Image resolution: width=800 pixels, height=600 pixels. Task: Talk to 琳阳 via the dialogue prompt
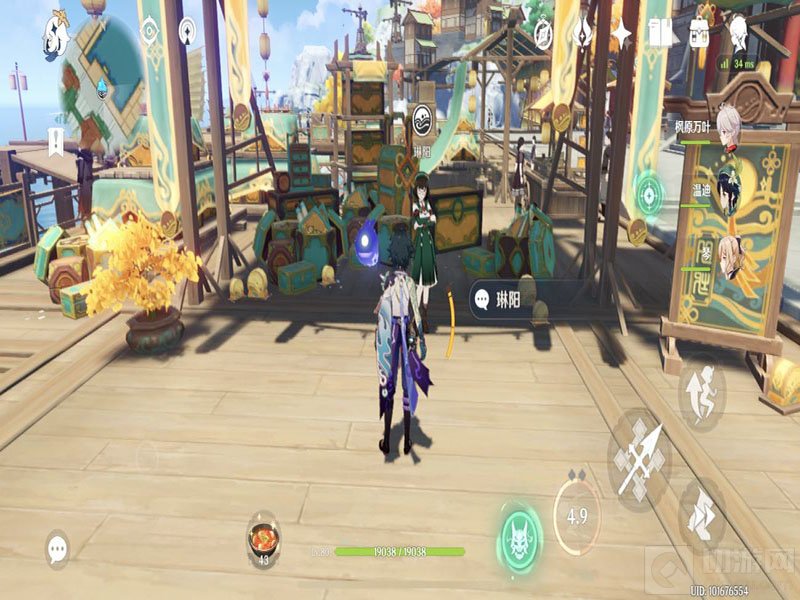pyautogui.click(x=502, y=297)
